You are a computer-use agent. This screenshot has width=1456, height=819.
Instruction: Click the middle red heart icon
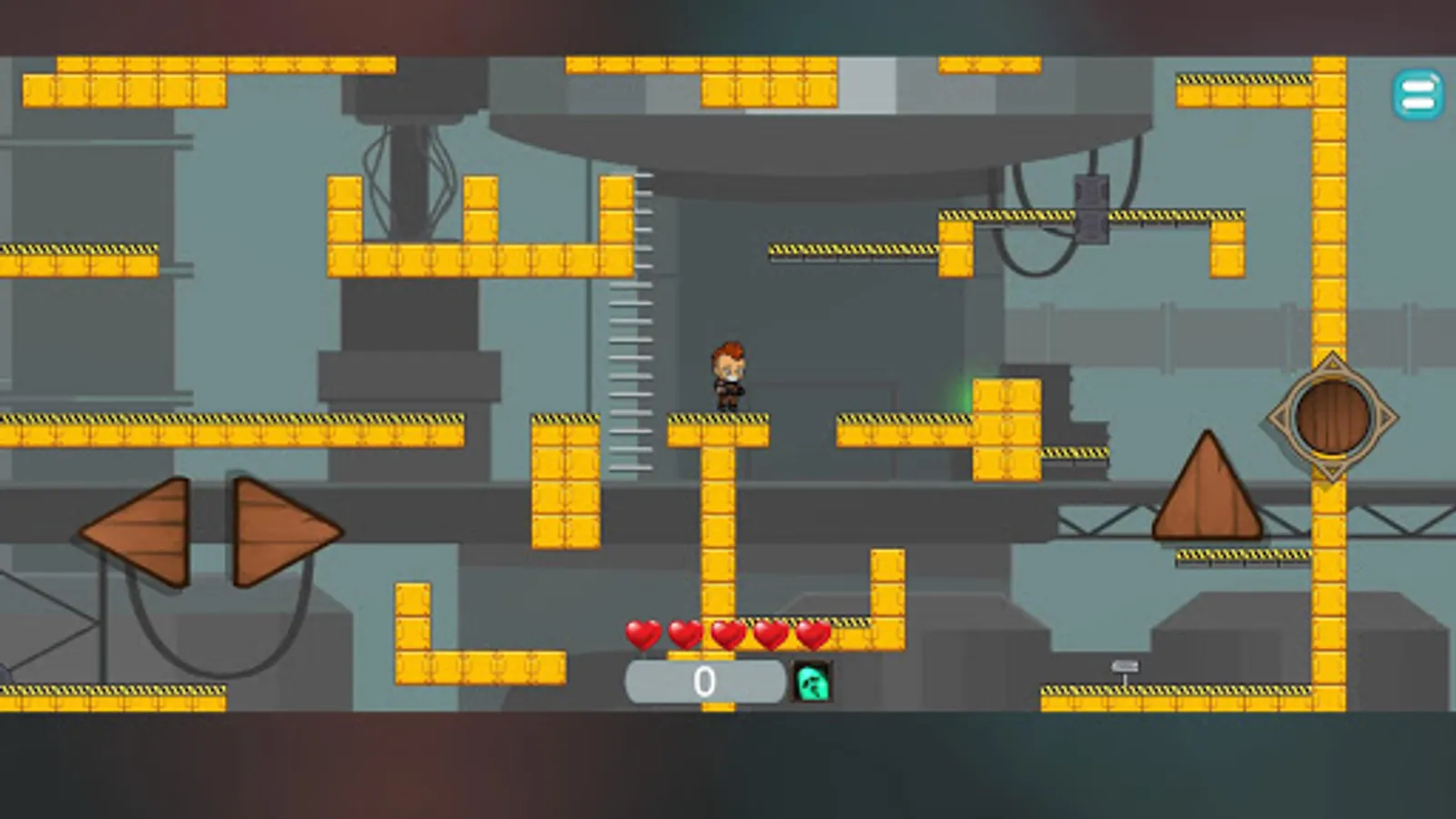pyautogui.click(x=728, y=634)
